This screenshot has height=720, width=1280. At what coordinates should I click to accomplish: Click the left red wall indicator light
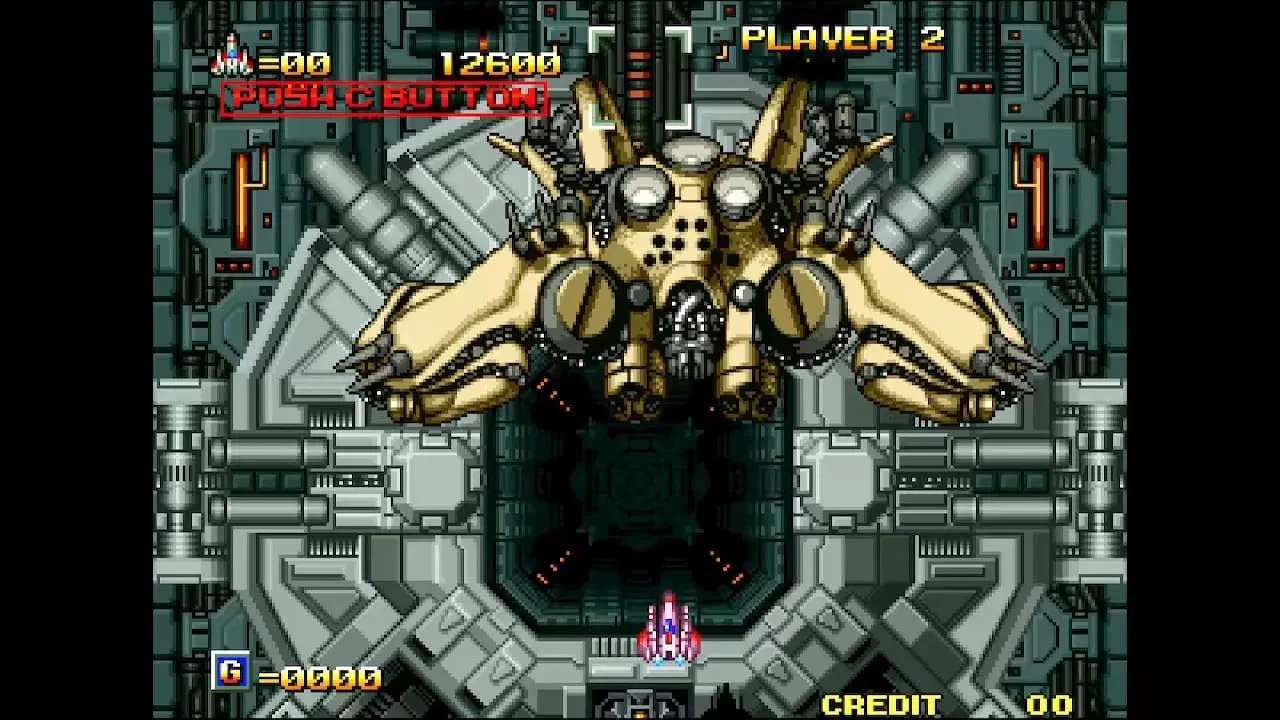coord(244,200)
